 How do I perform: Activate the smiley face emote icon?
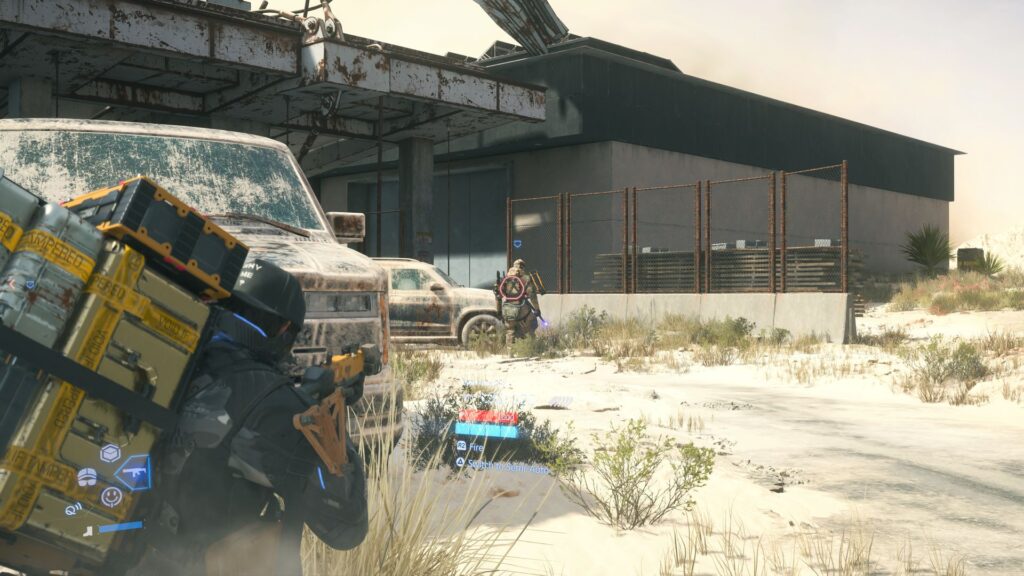[x=111, y=496]
